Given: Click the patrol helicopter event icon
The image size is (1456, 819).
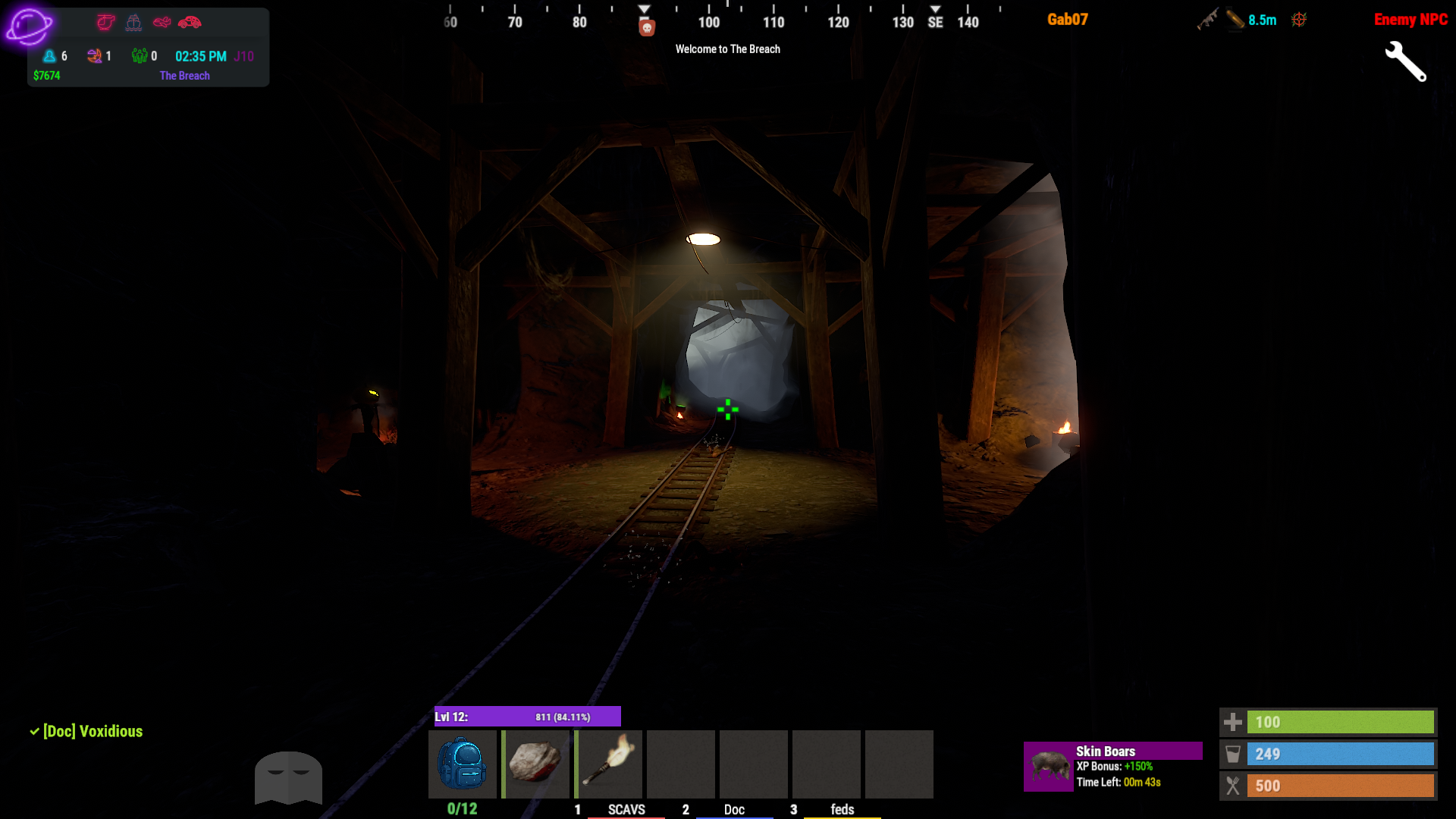Looking at the screenshot, I should tap(105, 22).
